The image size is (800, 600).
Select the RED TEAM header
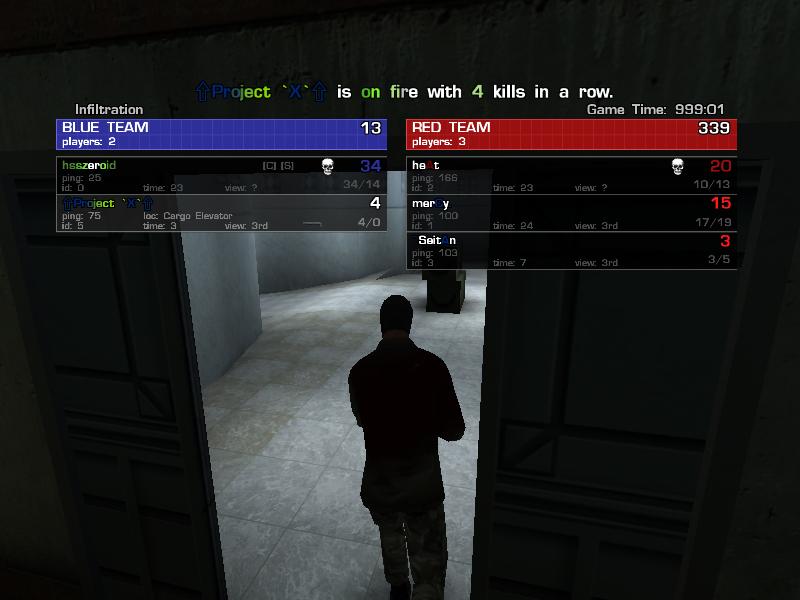point(570,133)
